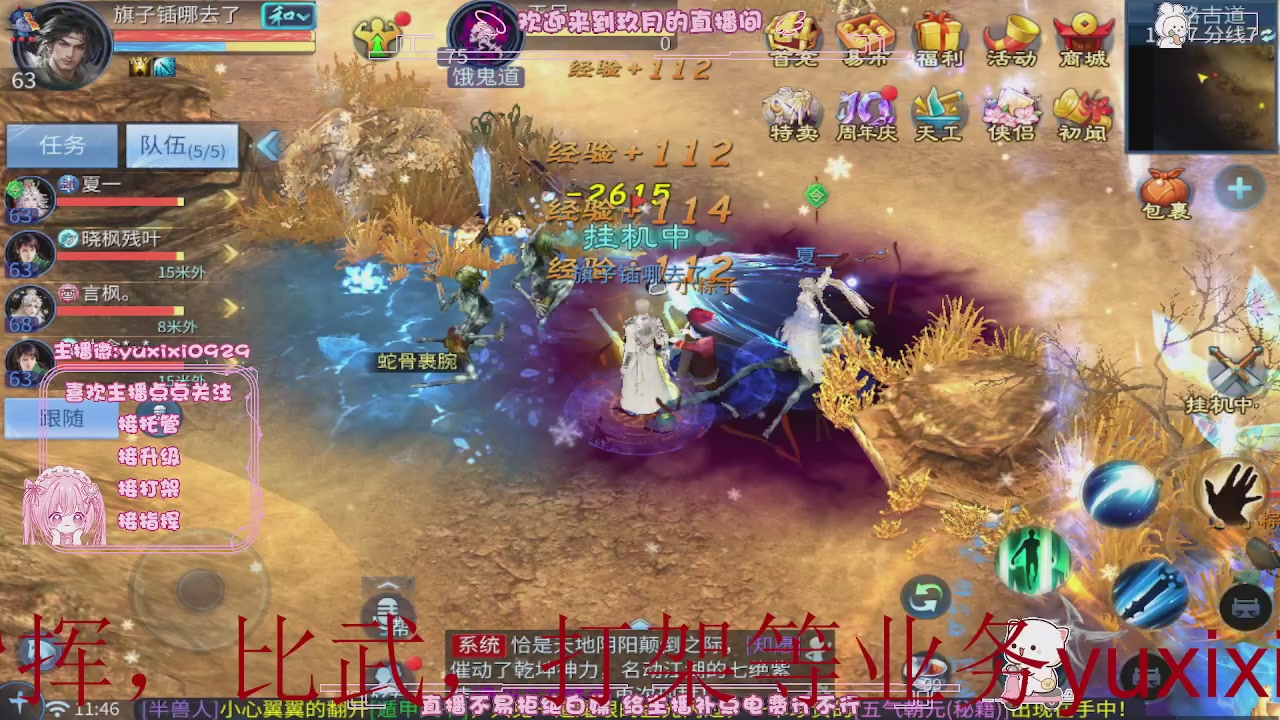Switch to the 任务 tab

(62, 146)
